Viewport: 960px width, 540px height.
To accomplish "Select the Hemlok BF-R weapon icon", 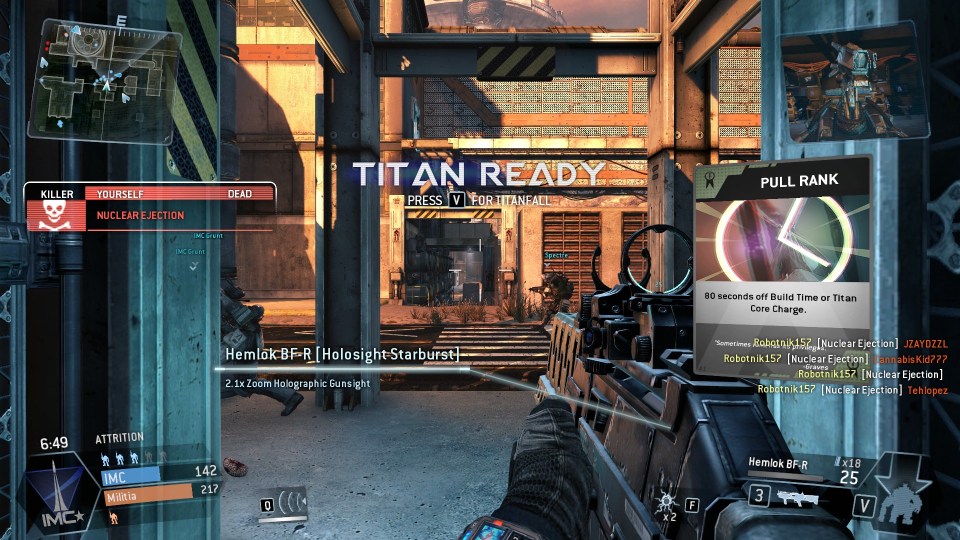I will coord(795,497).
